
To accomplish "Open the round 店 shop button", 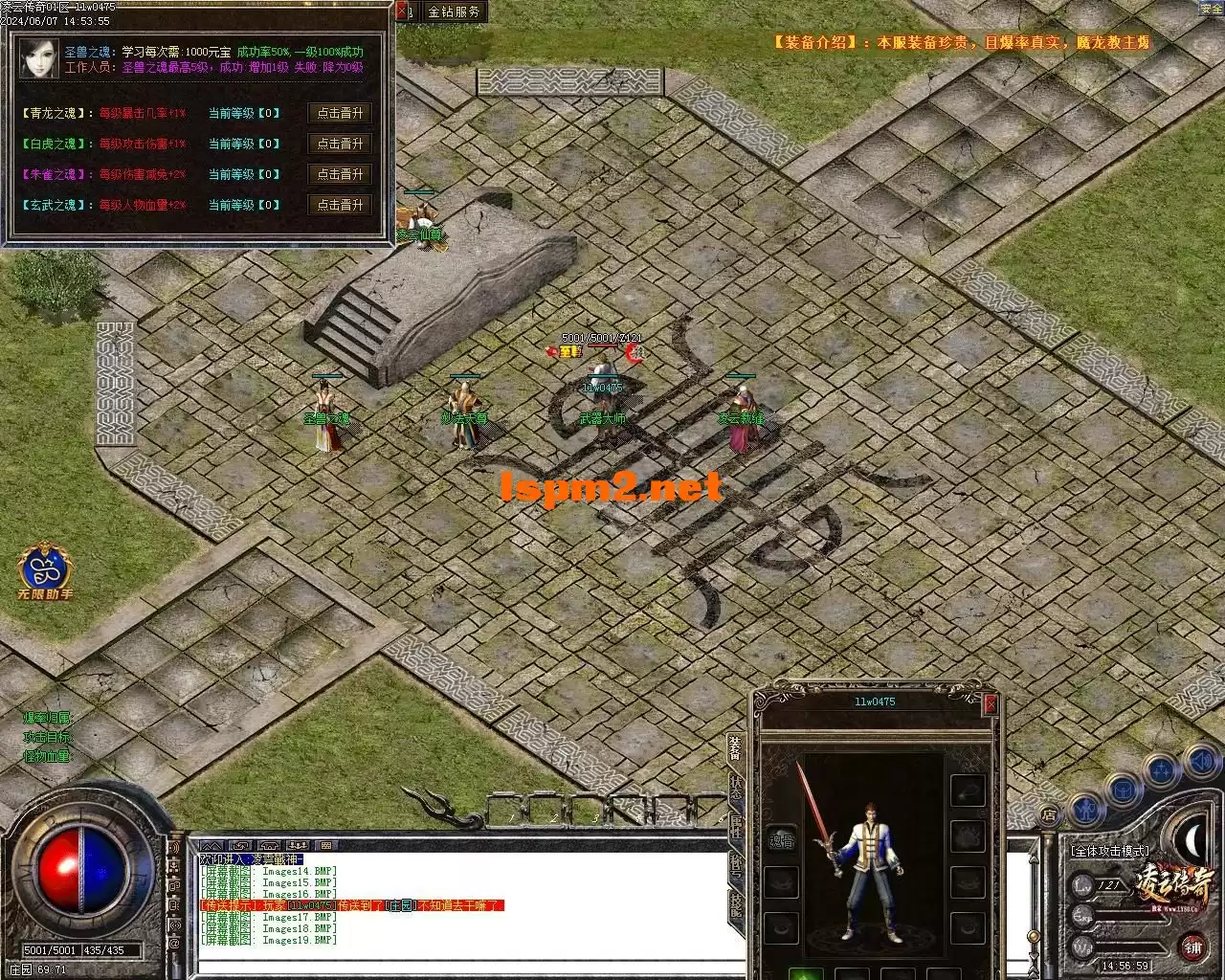I will coord(1049,816).
